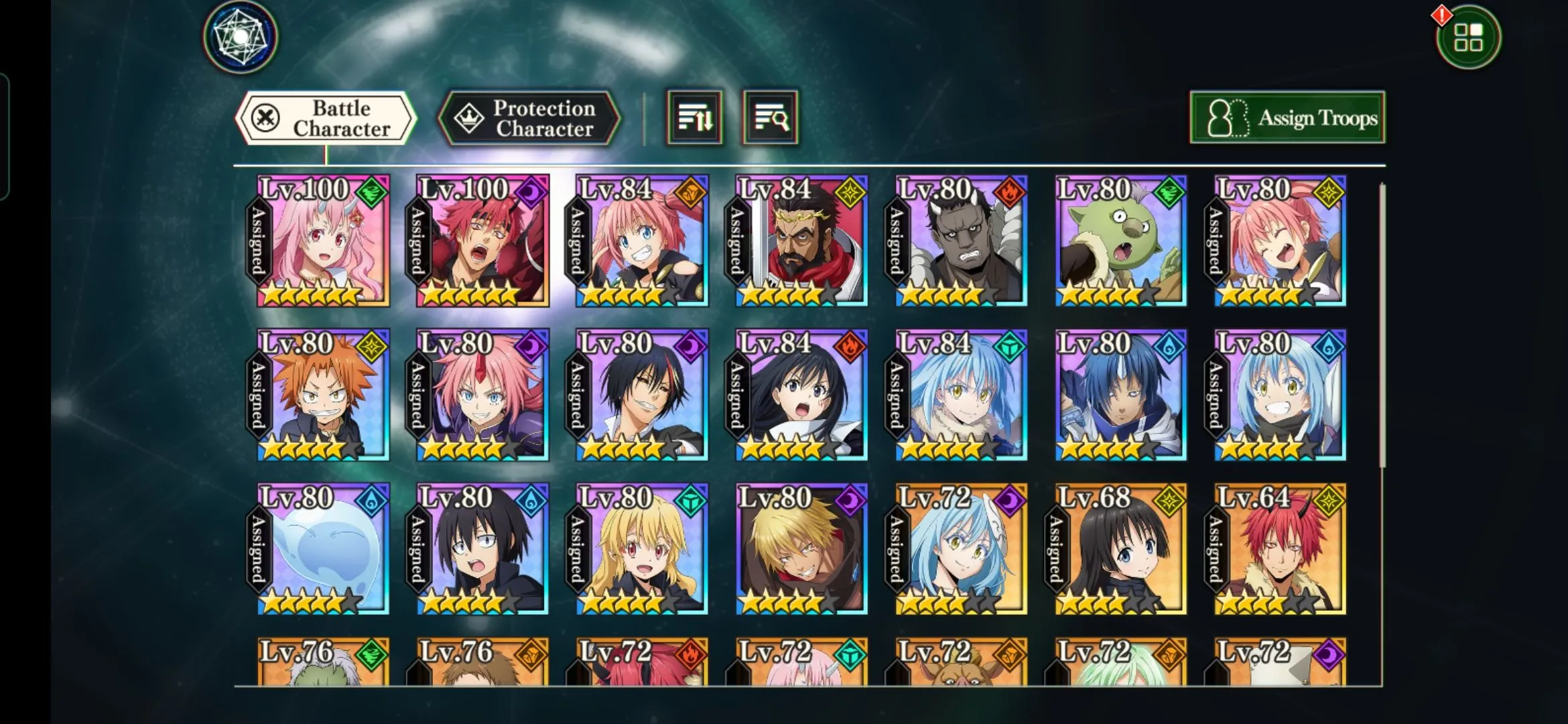
Task: Tap the magic circle emblem icon
Action: point(241,38)
